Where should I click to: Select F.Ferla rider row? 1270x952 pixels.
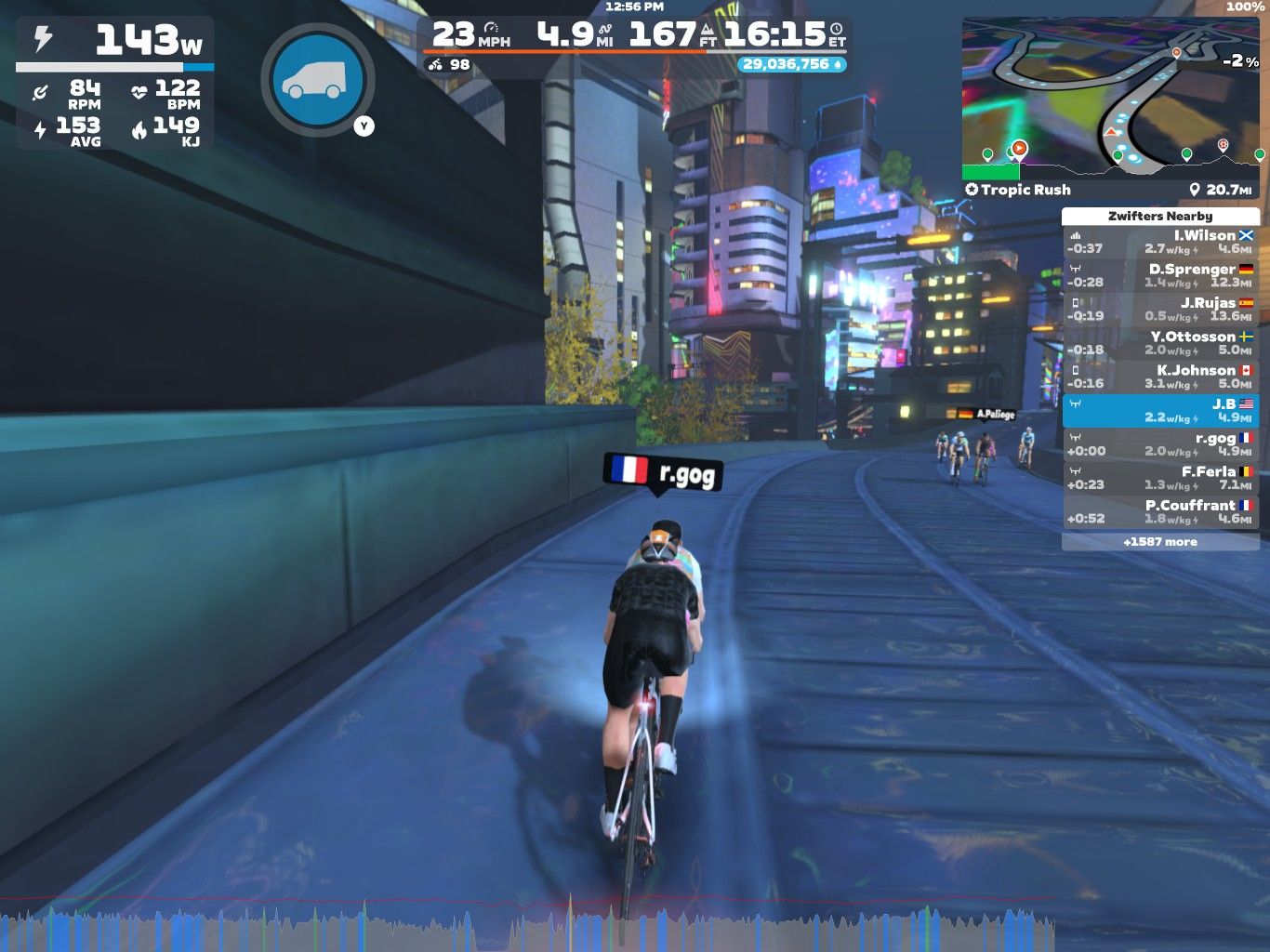1160,478
